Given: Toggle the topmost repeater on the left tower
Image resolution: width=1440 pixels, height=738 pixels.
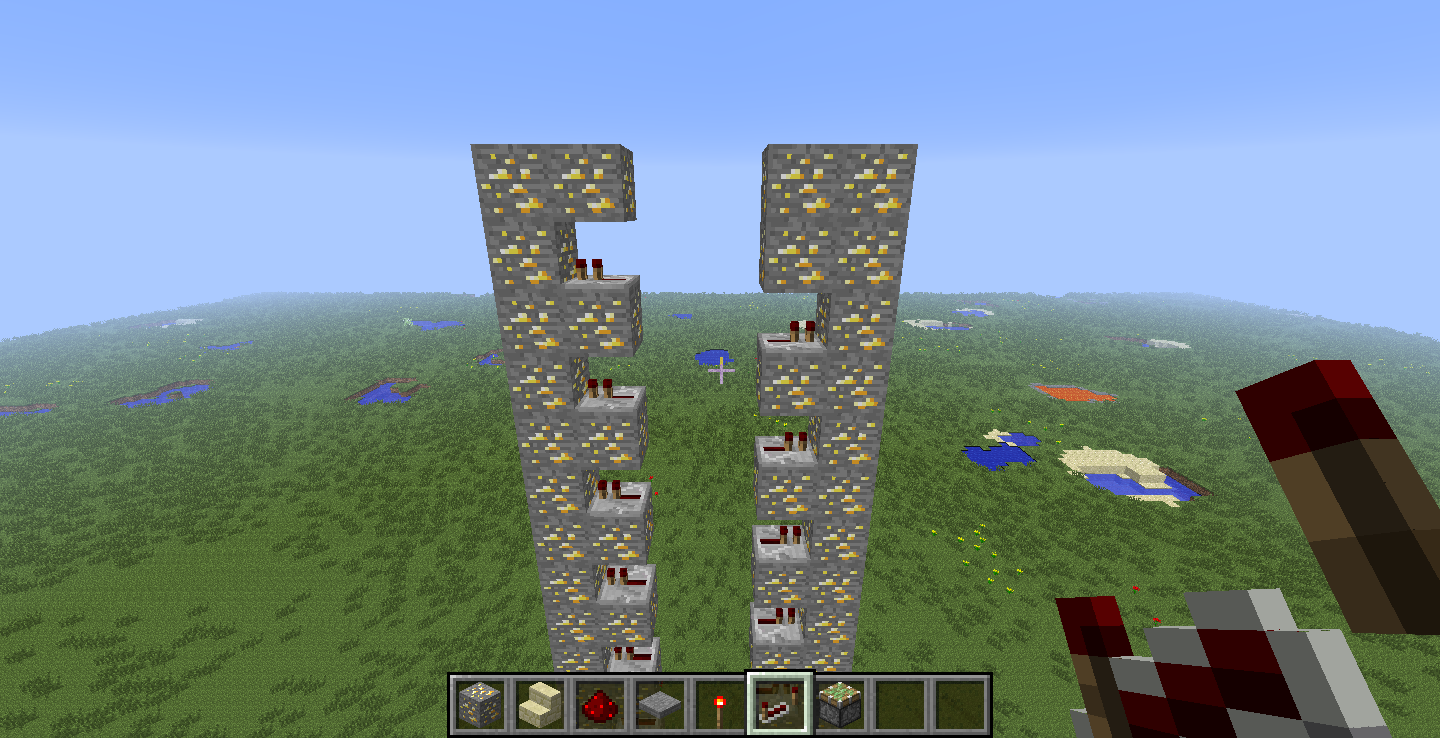Looking at the screenshot, I should (x=598, y=272).
